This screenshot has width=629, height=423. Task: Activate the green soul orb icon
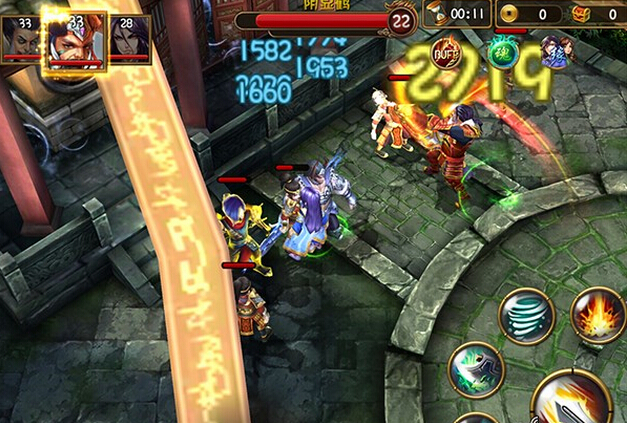tap(501, 52)
